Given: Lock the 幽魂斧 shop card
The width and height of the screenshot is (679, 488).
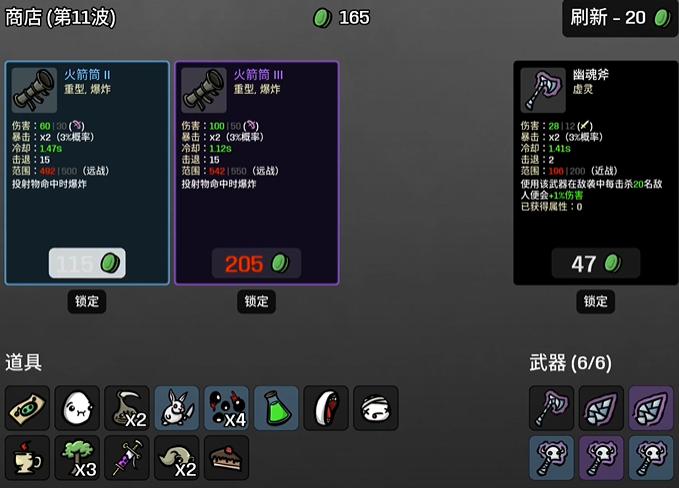Looking at the screenshot, I should pyautogui.click(x=596, y=301).
